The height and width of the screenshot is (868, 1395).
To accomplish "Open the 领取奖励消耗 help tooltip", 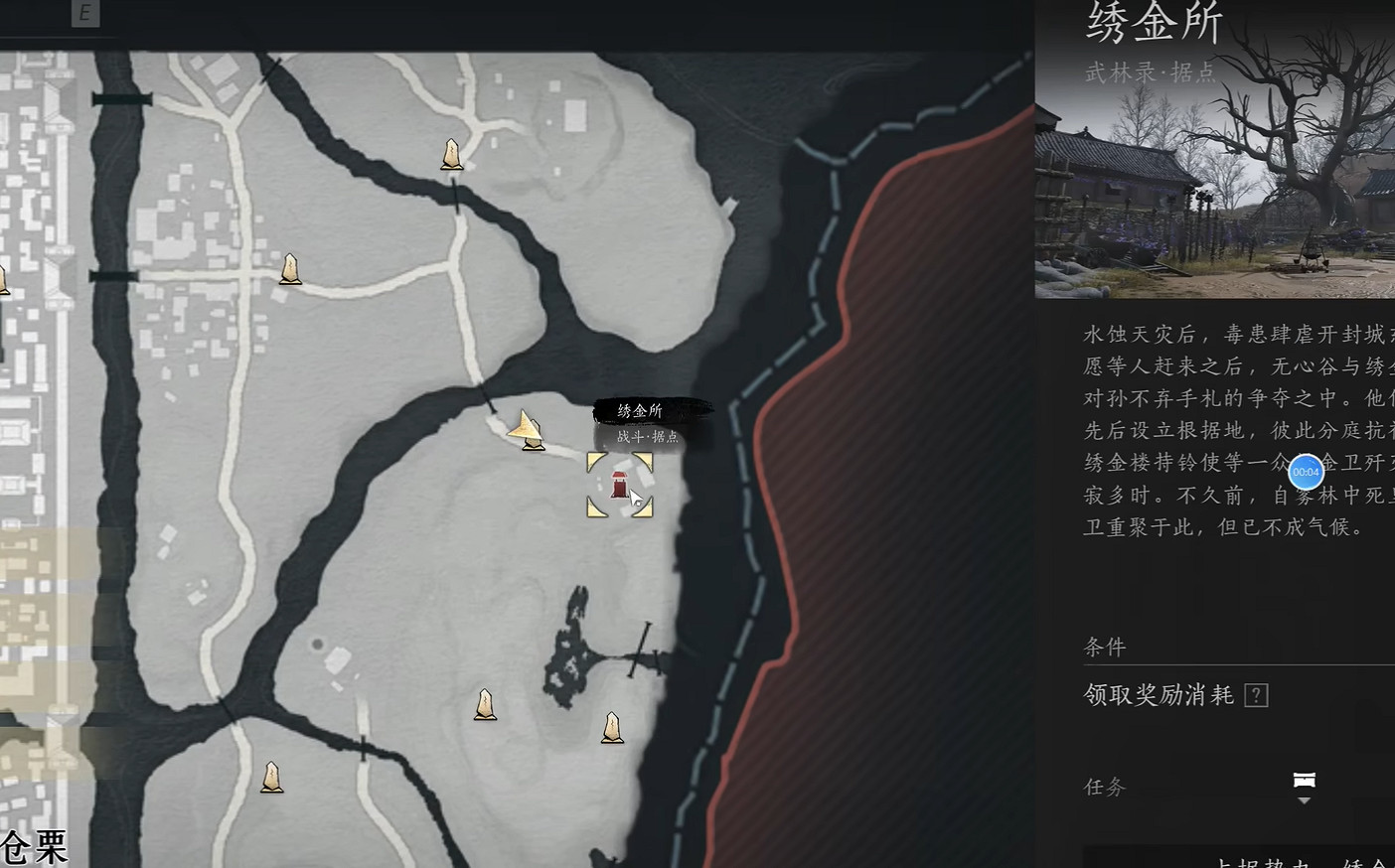I will tap(1256, 694).
